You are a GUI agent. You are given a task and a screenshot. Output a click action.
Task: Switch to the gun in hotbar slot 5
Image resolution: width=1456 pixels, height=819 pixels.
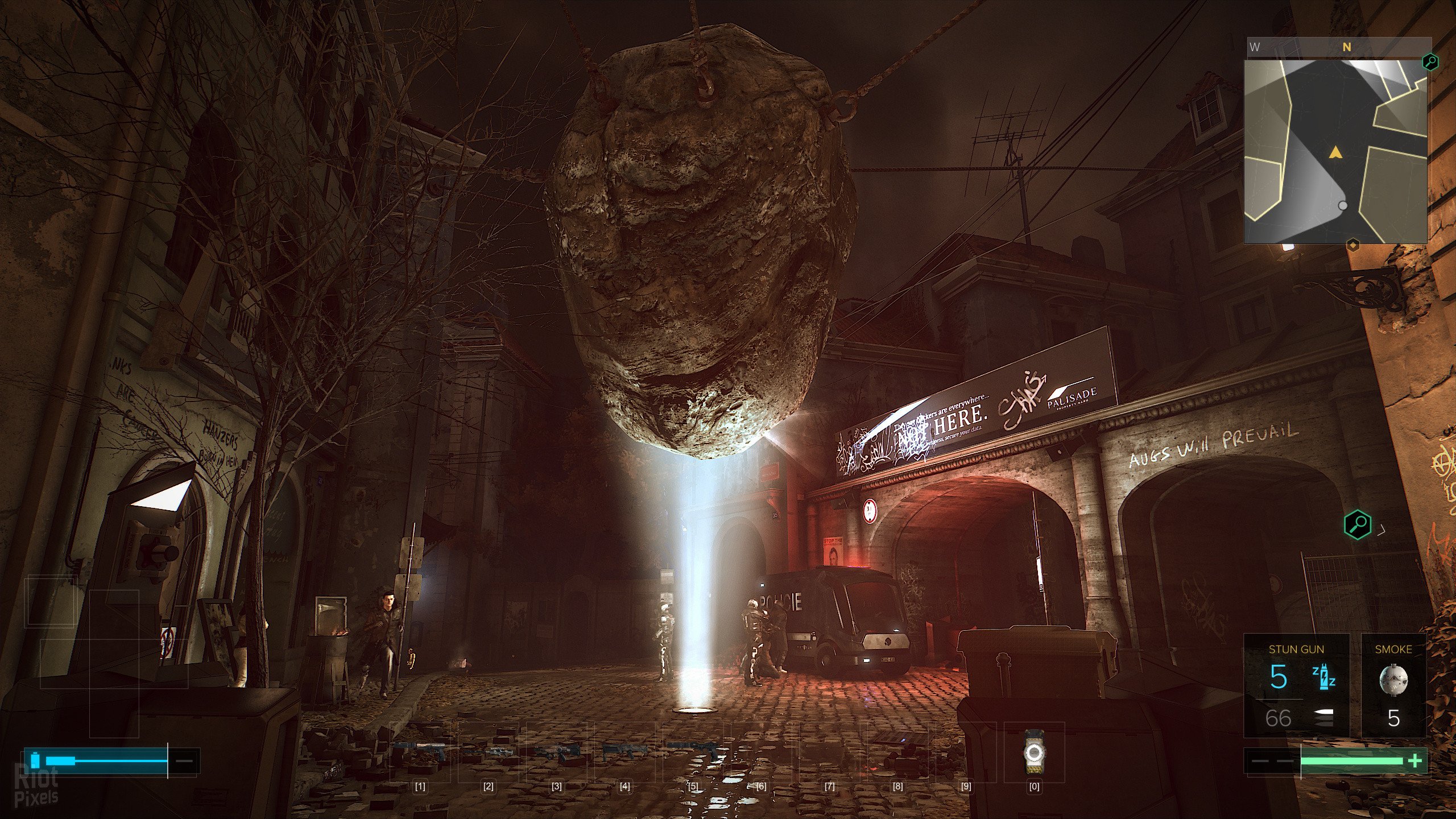(693, 751)
